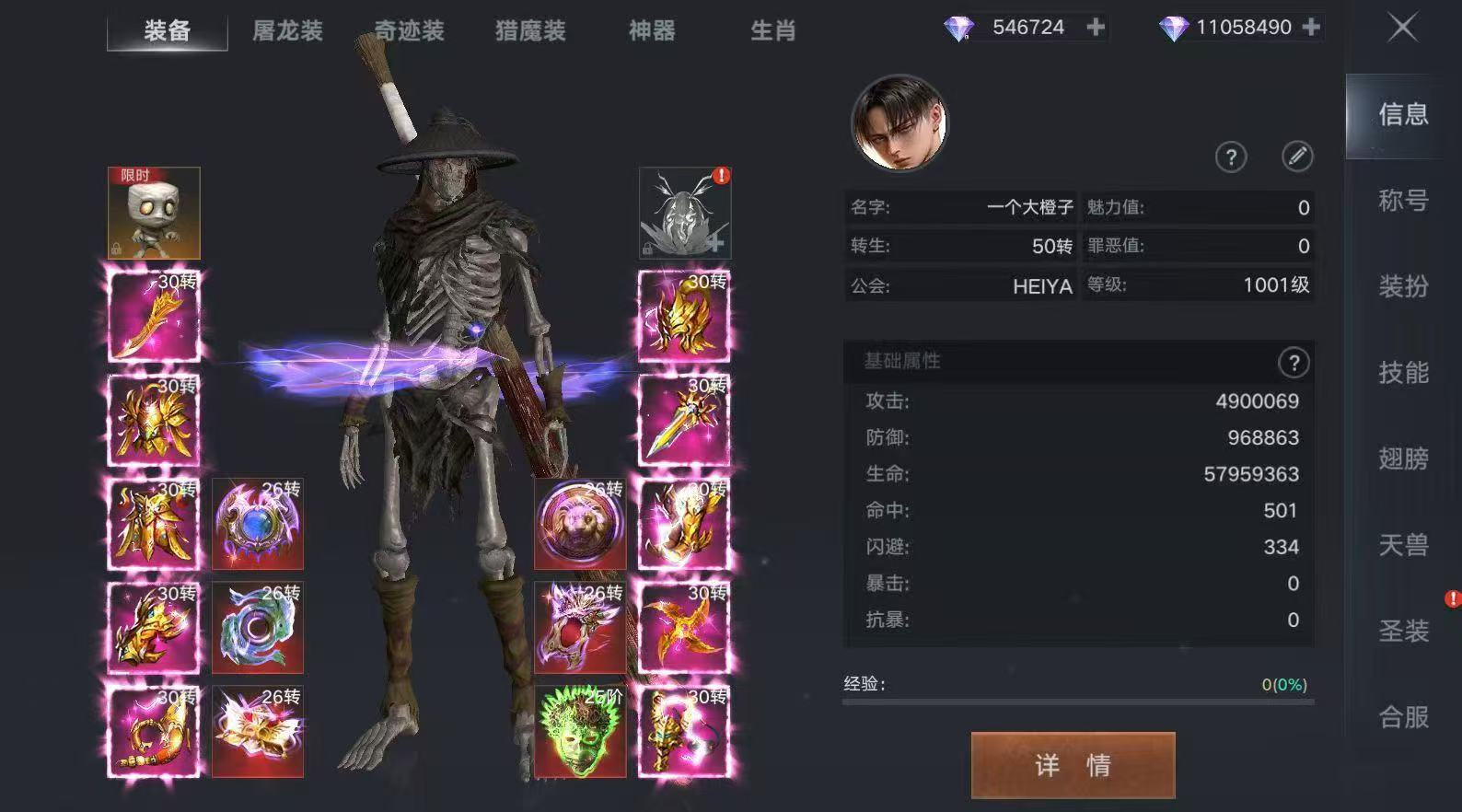Screen dimensions: 1462x812
Task: Open the 限时 mummy avatar item
Action: coord(153,212)
